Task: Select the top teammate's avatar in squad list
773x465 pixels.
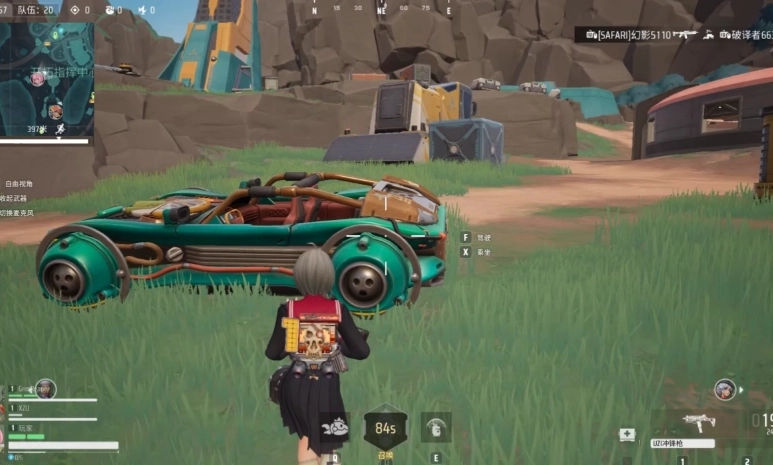Action: 46,389
